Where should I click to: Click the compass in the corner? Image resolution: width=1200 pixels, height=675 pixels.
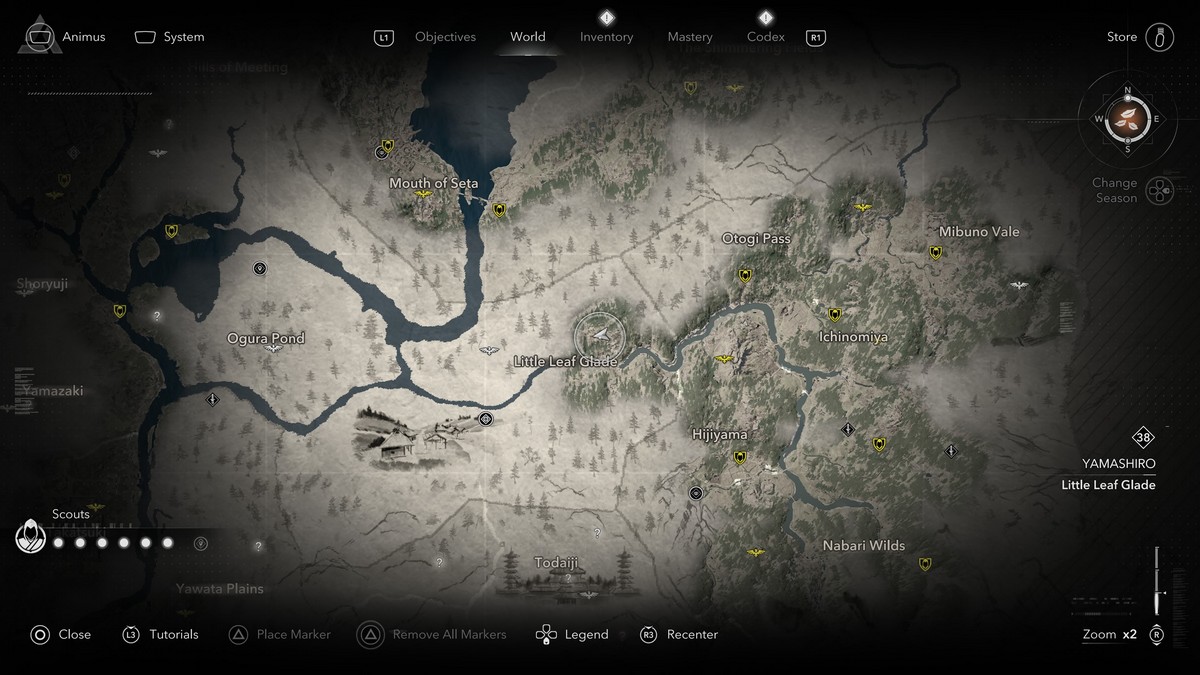point(1128,119)
